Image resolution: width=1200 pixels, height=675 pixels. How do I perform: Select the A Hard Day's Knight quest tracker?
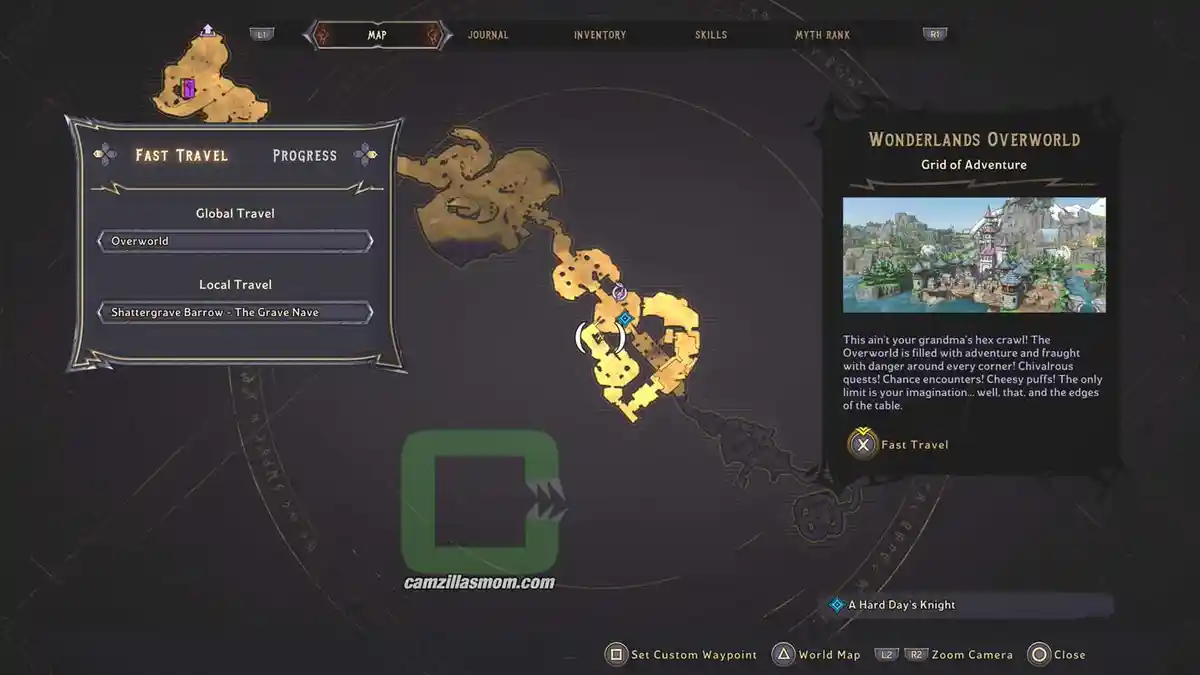tap(901, 605)
